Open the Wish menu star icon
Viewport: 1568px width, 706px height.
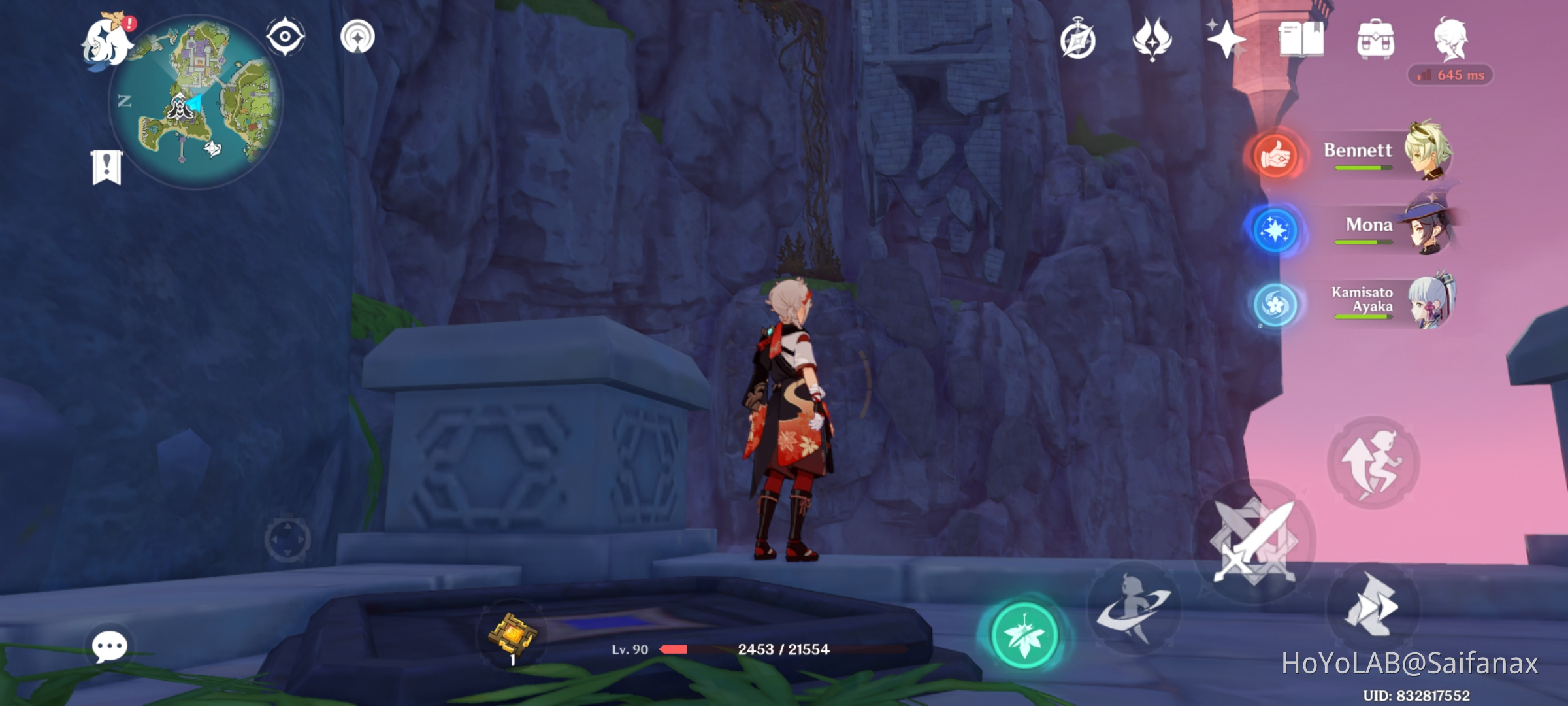tap(1227, 41)
